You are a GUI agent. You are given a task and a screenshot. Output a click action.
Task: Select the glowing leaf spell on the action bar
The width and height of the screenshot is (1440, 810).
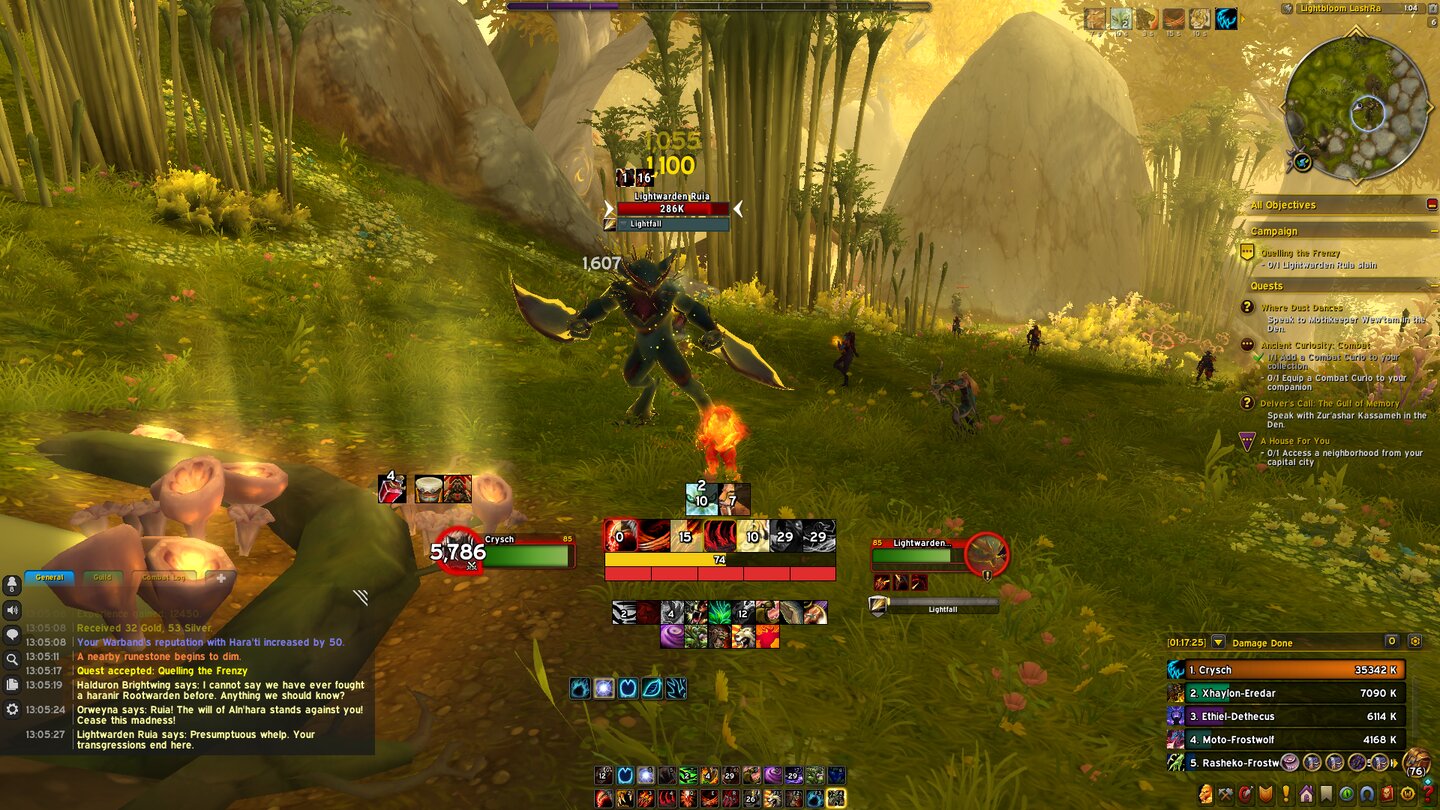[651, 687]
